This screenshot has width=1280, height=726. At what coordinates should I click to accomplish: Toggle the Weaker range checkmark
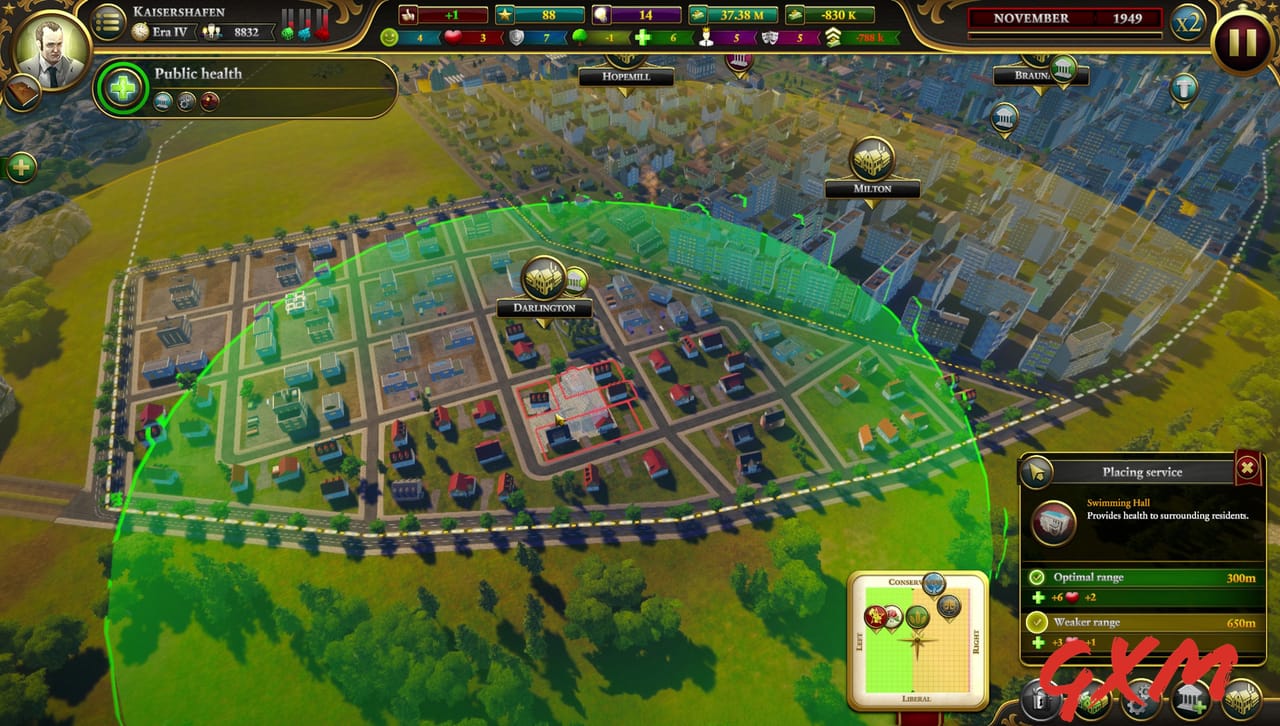pos(1039,622)
